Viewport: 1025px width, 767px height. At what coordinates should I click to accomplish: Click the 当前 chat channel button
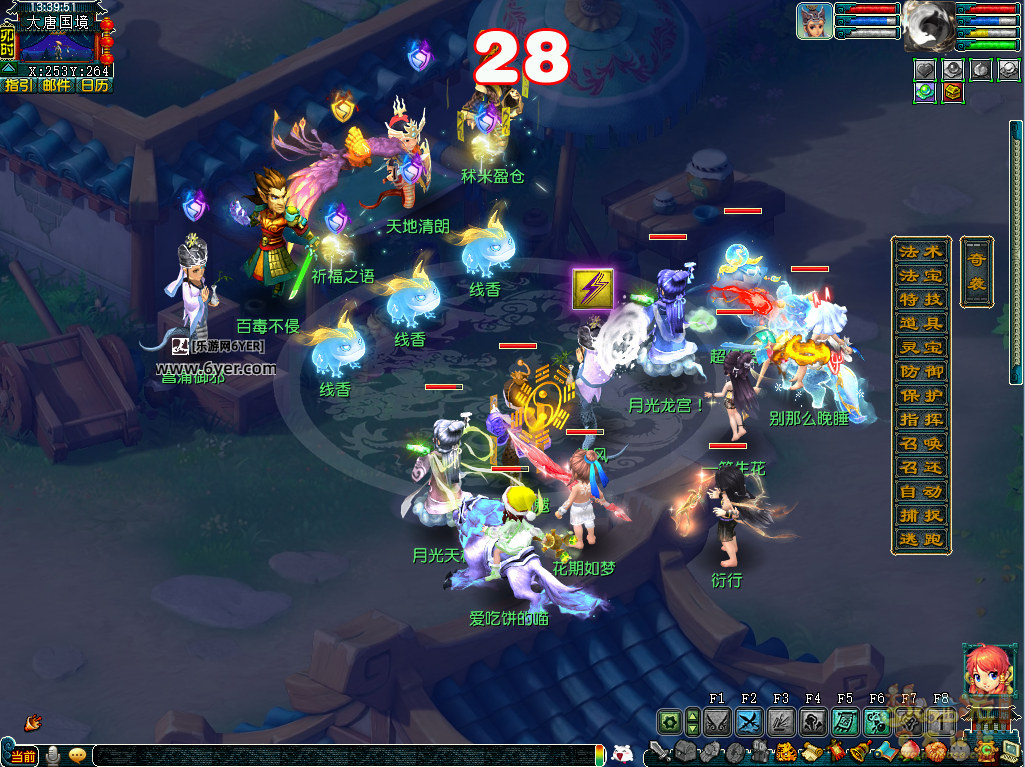pyautogui.click(x=23, y=756)
